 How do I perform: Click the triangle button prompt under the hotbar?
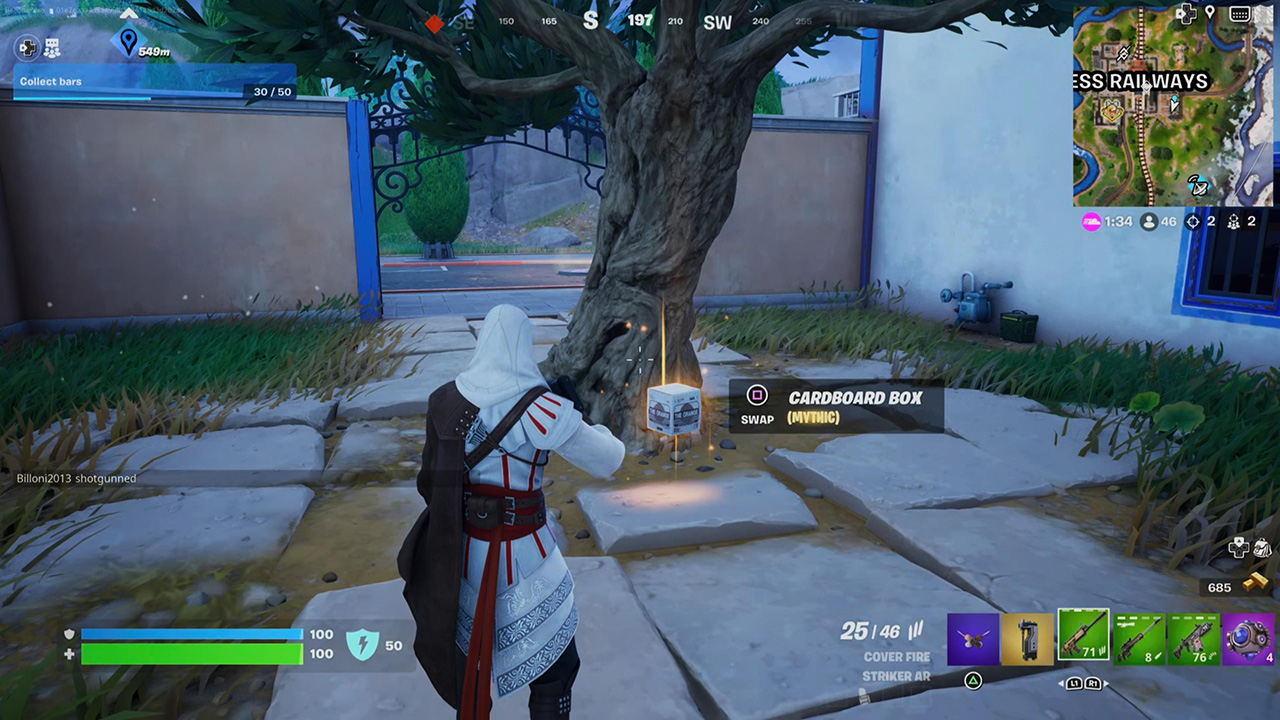(x=973, y=680)
